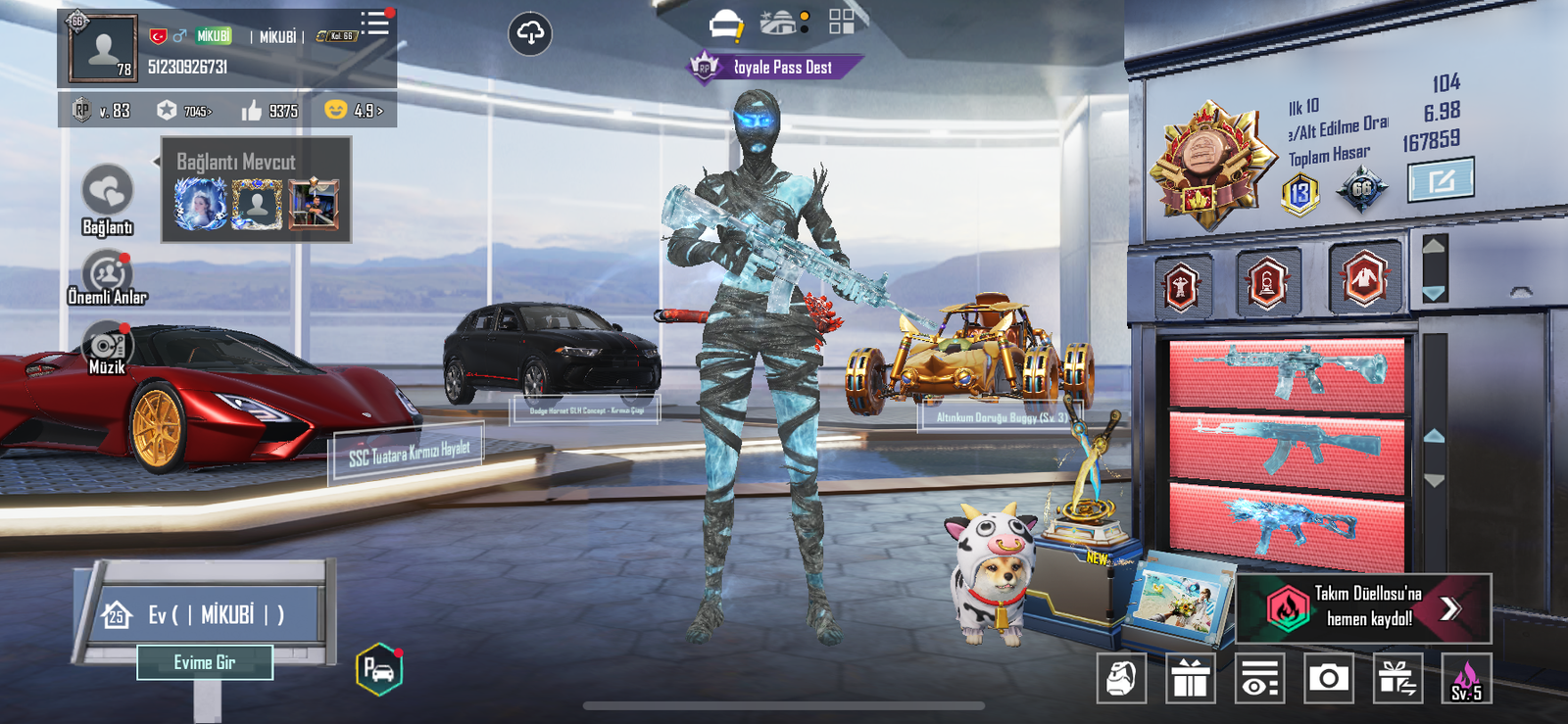Select the helmet icon at top
The image size is (1568, 724).
tap(725, 24)
